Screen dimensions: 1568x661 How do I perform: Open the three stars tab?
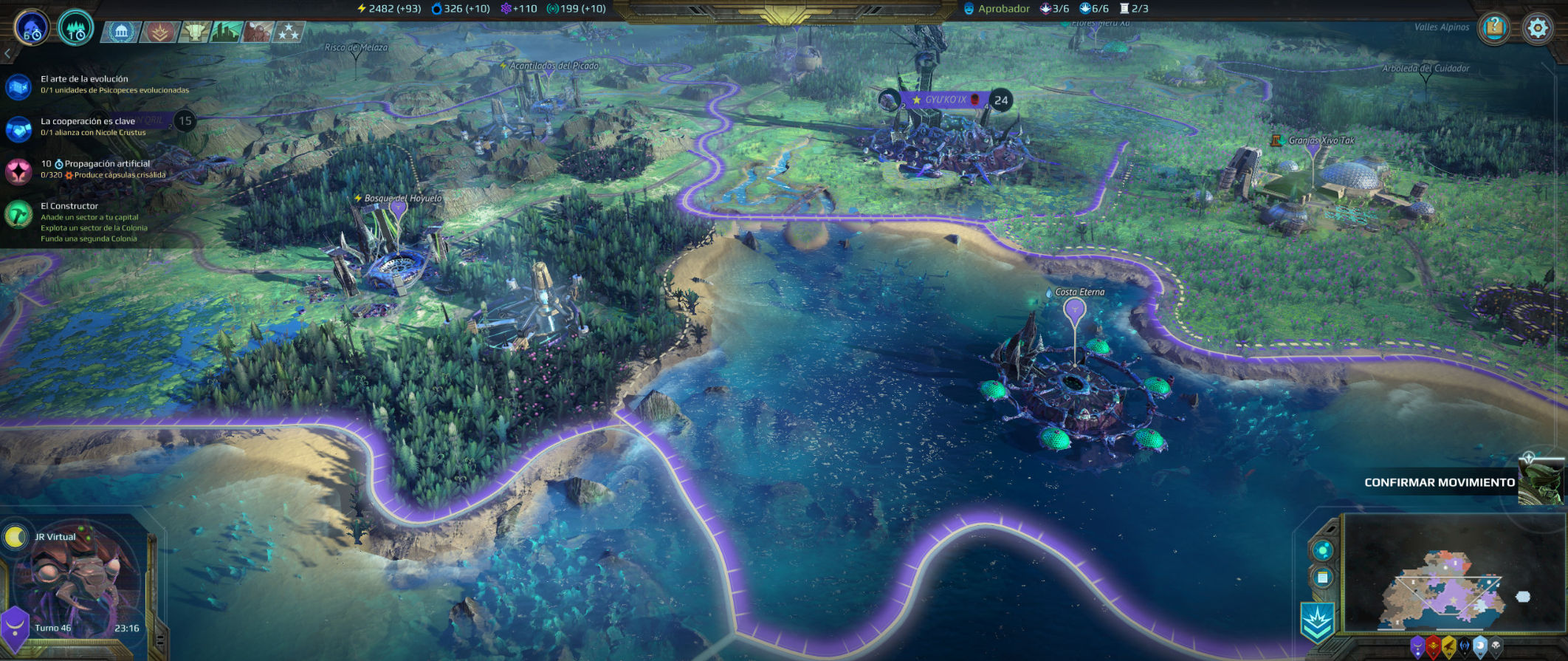[288, 32]
